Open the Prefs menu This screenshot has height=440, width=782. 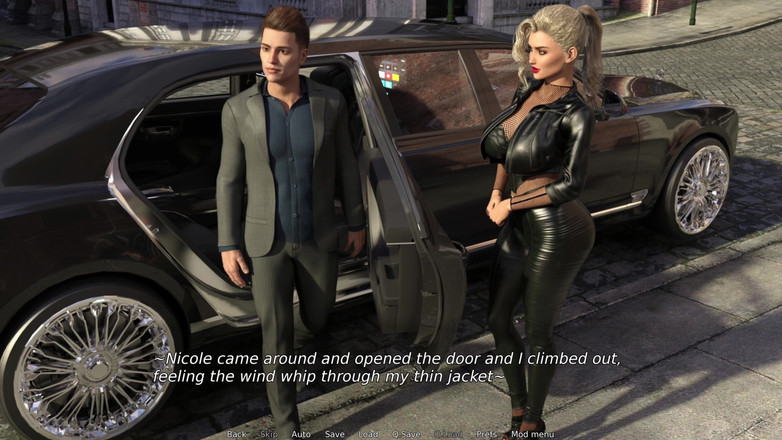(x=486, y=434)
